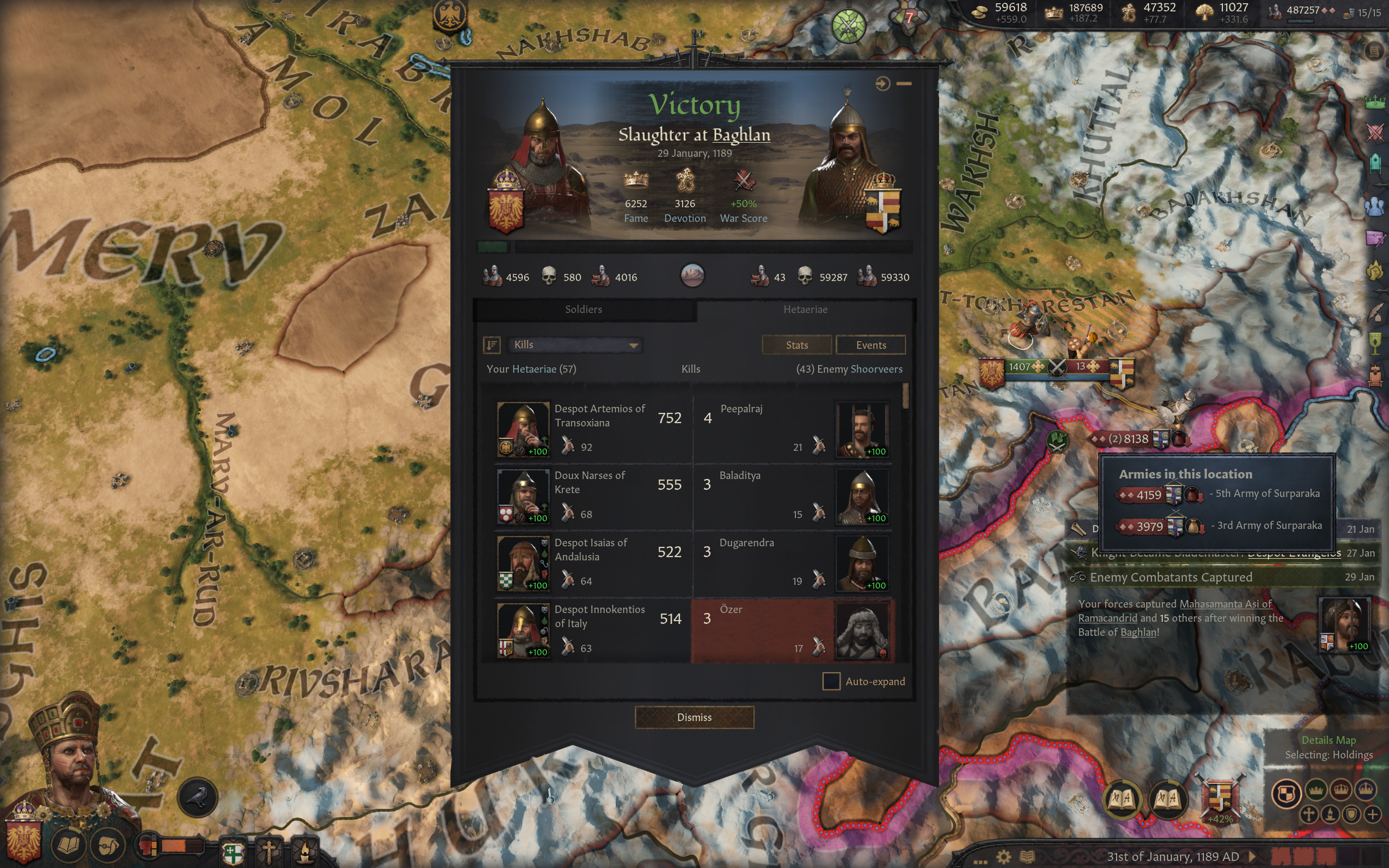Switch to the Soldiers tab
1389x868 pixels.
click(583, 309)
